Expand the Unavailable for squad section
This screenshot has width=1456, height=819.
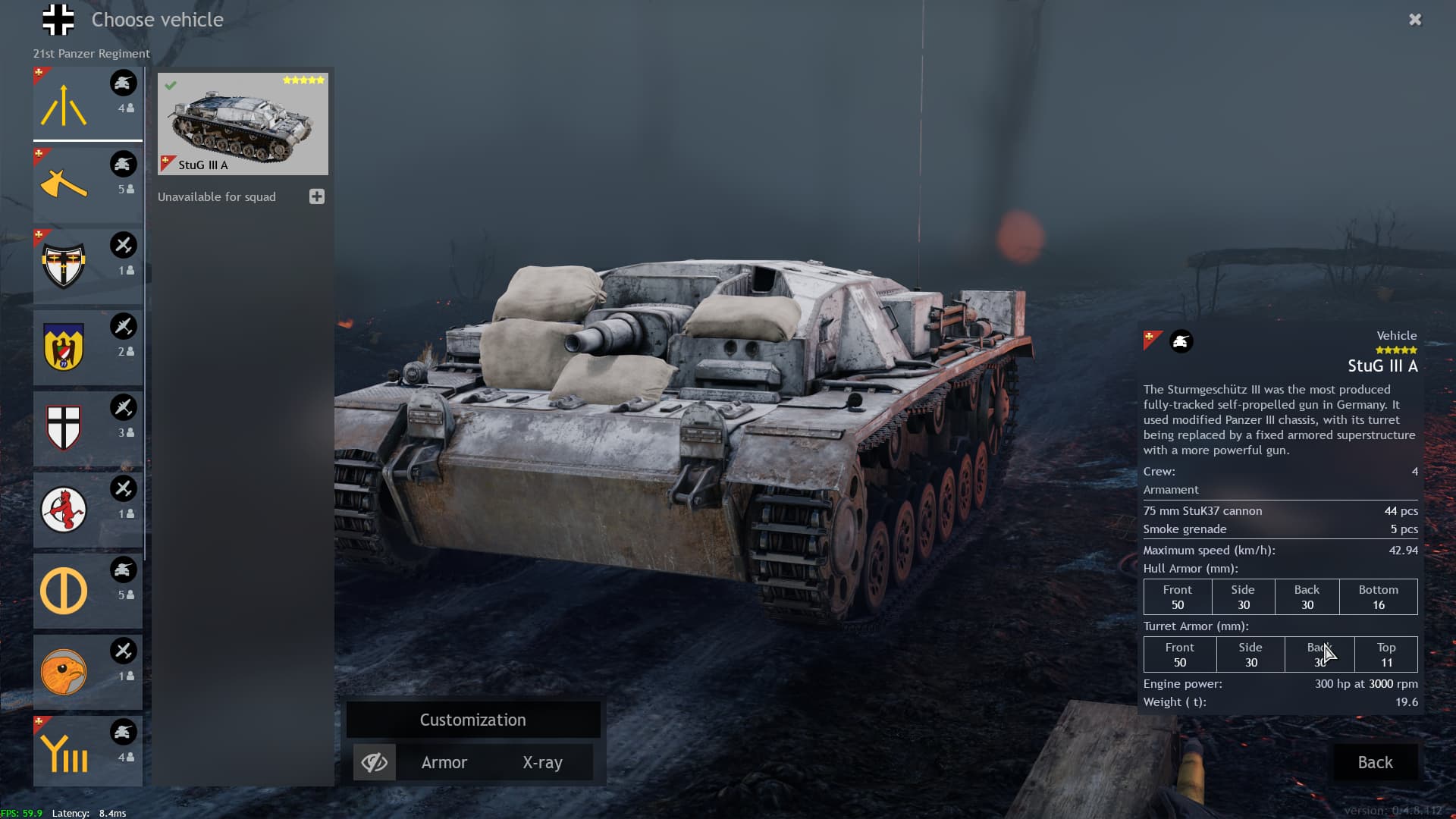pos(317,196)
